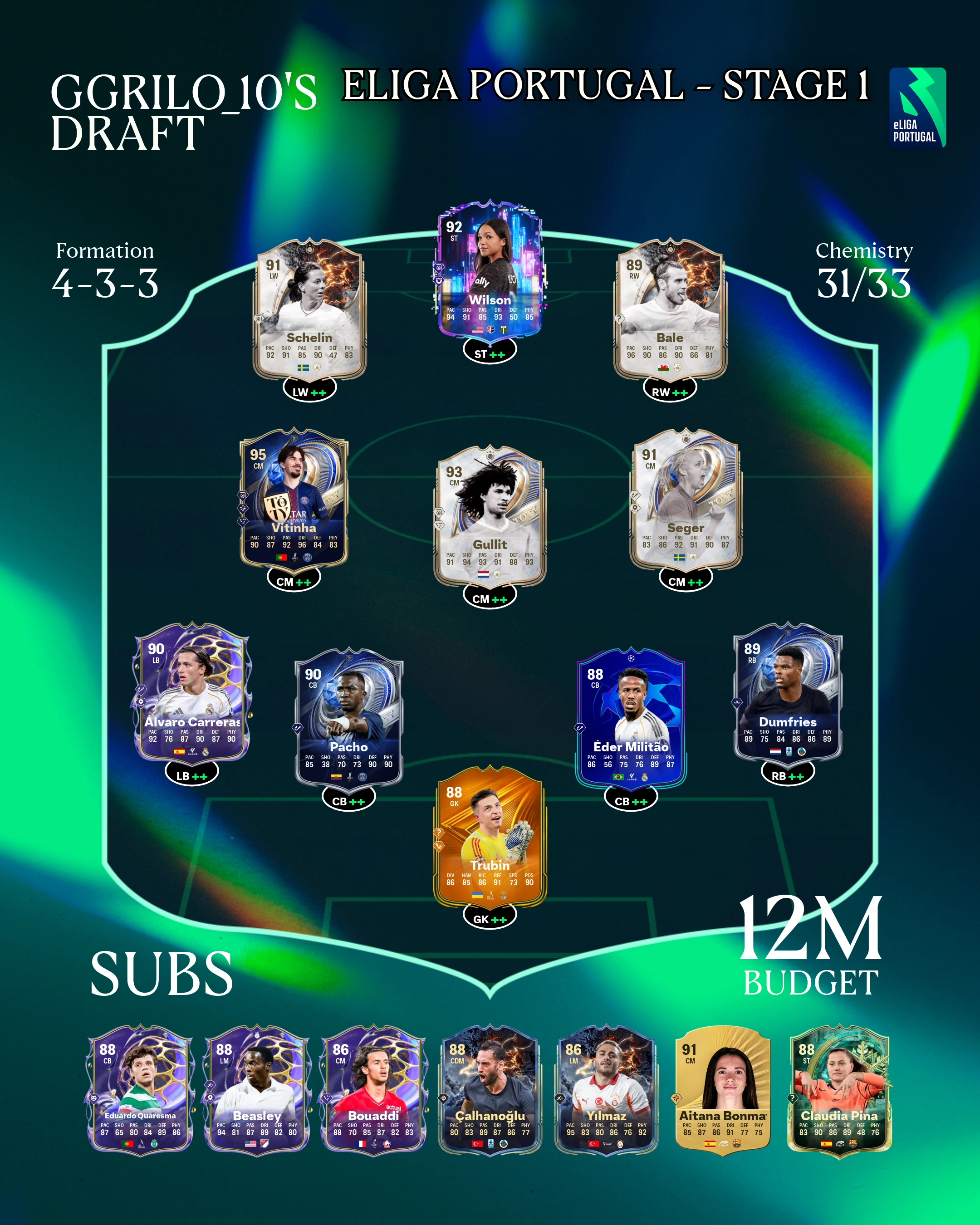Click the eLiga Portugal logo
Screen dimensions: 980x1225
pos(917,108)
